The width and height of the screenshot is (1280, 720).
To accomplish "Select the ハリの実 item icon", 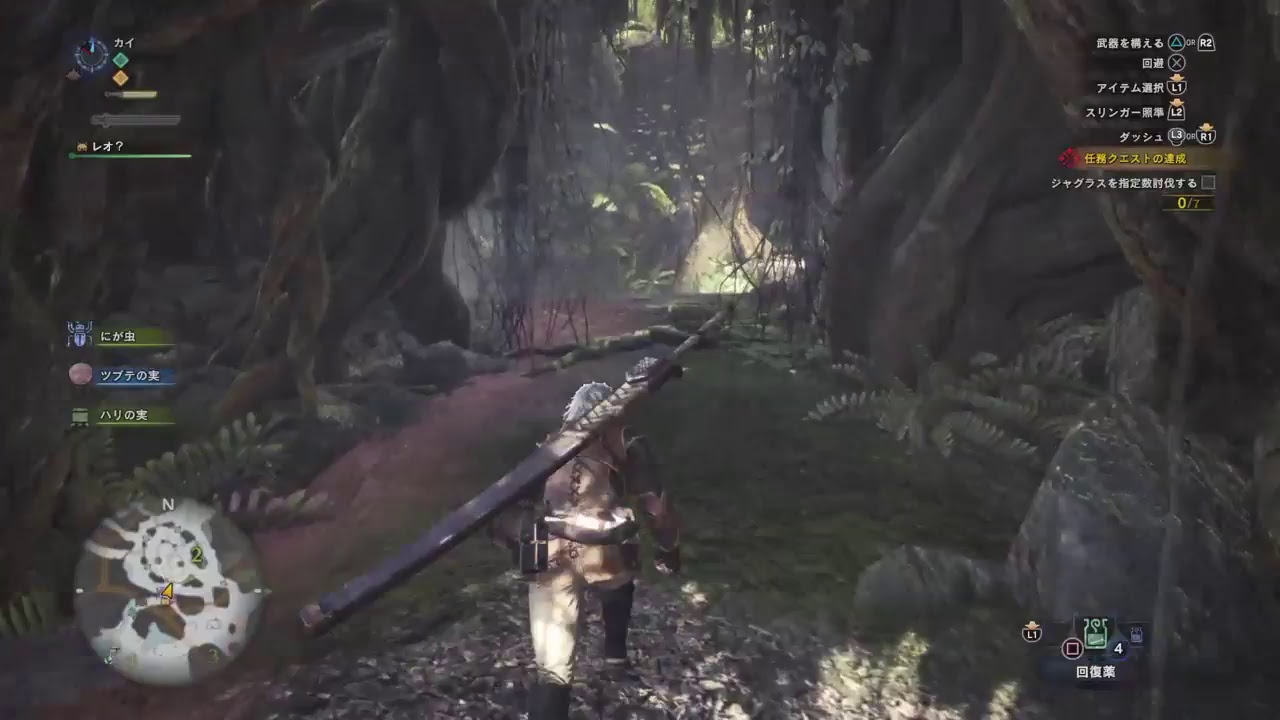I will (x=78, y=418).
